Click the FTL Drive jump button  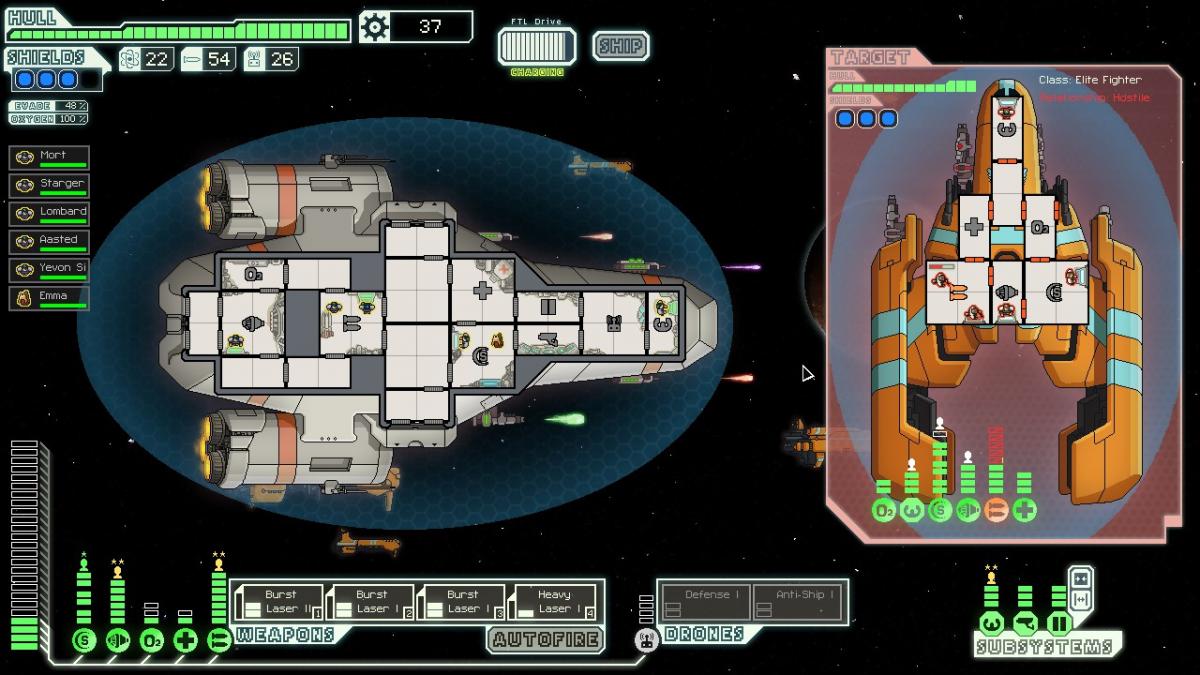[x=537, y=46]
